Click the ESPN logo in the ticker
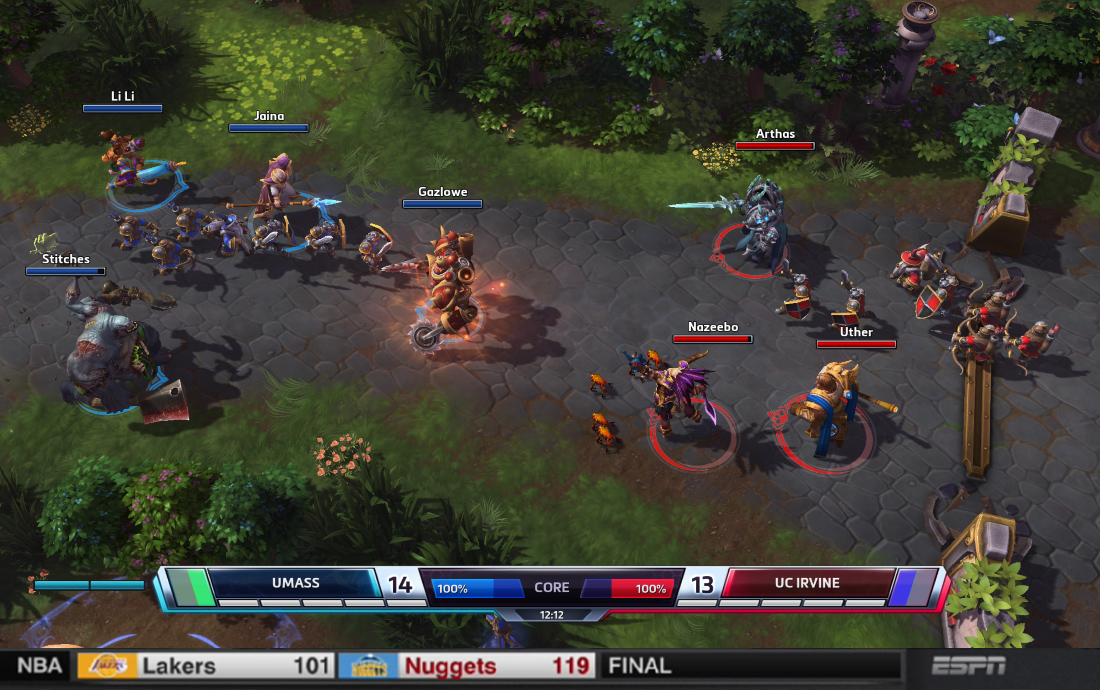The image size is (1100, 690). (x=968, y=666)
